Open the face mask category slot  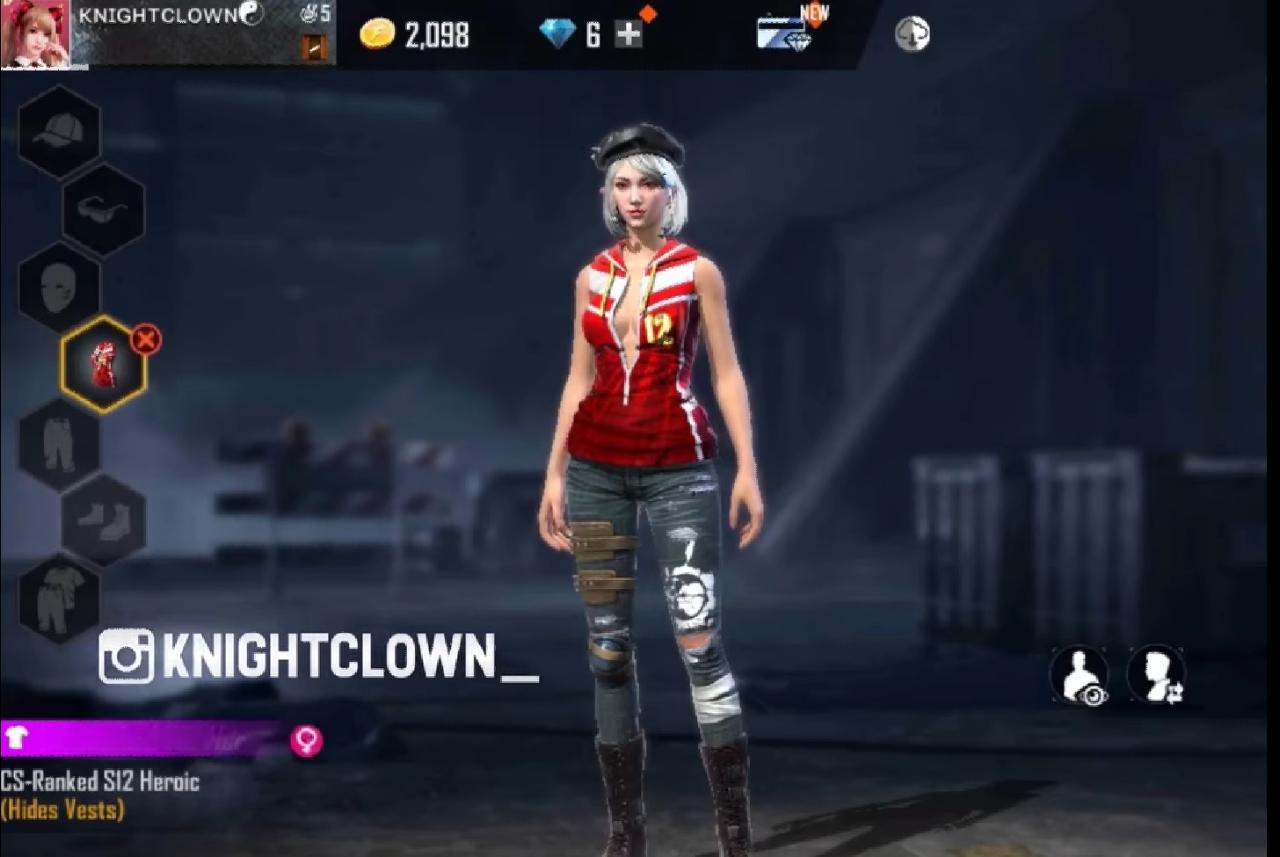pyautogui.click(x=59, y=288)
